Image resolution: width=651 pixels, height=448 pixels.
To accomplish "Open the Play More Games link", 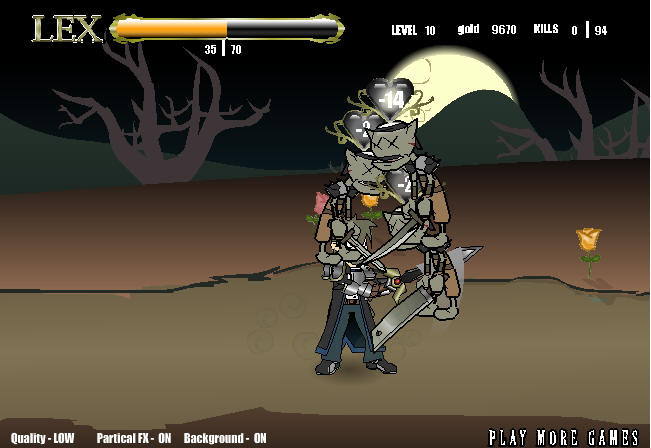I will click(x=565, y=437).
